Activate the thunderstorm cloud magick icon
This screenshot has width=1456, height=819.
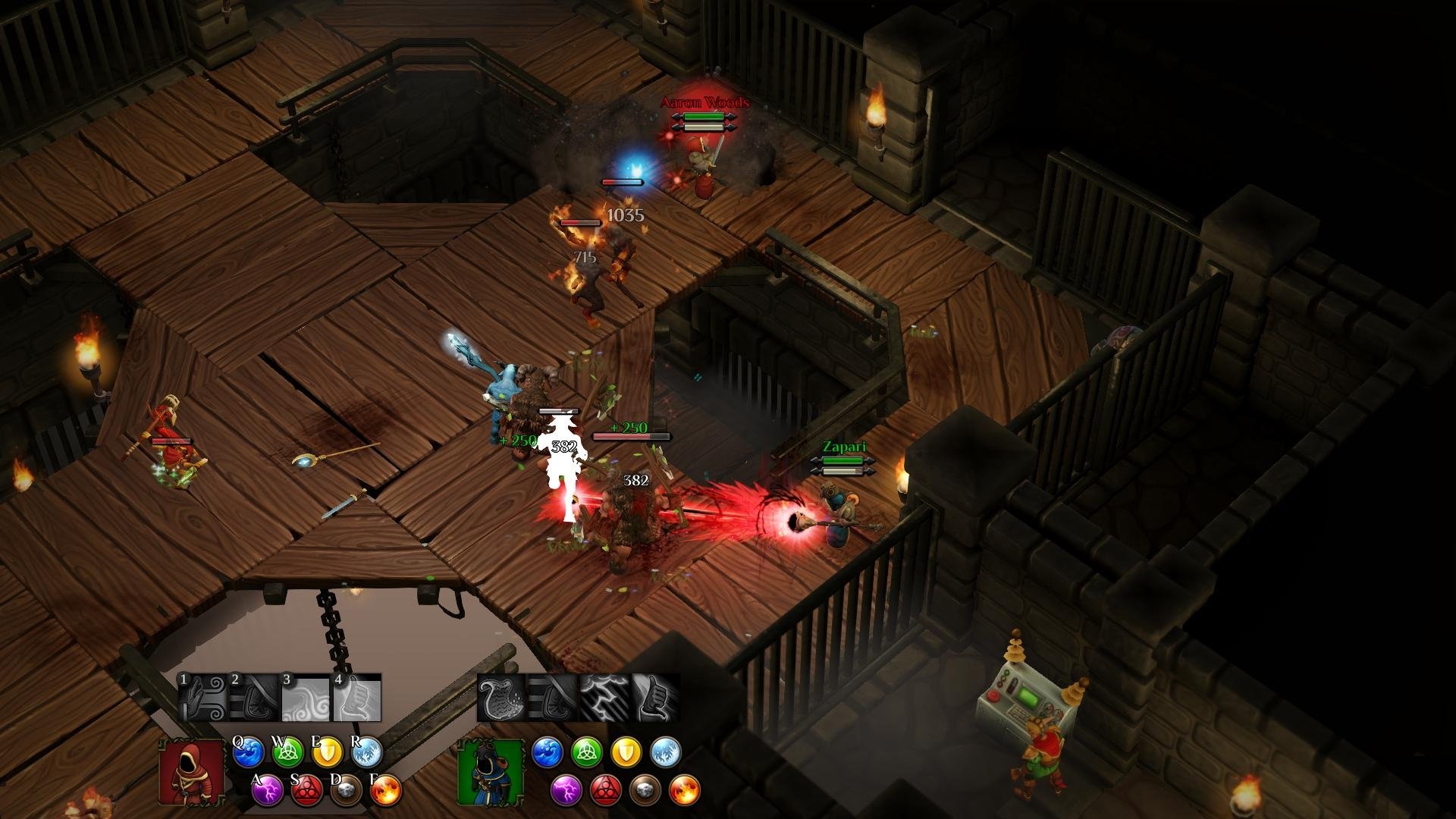point(604,698)
